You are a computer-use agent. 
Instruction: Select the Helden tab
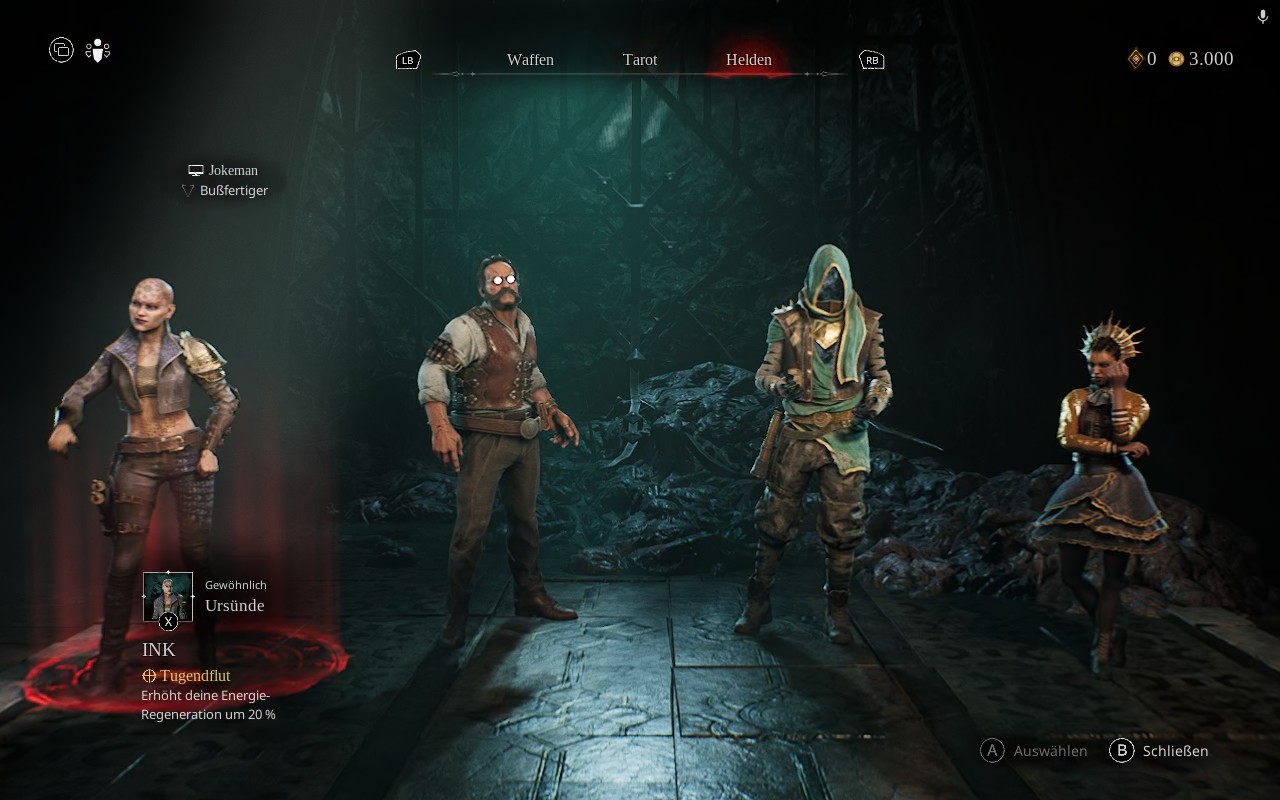click(749, 60)
